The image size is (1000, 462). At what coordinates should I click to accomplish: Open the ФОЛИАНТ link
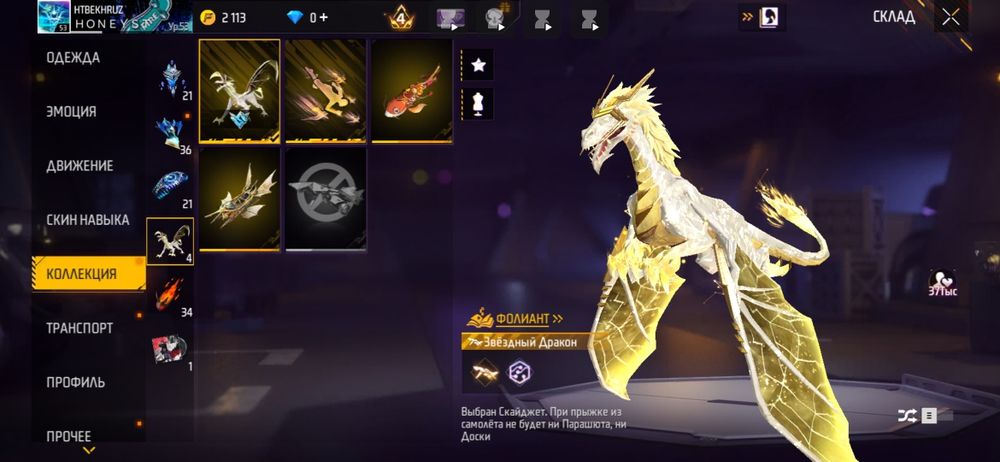516,318
